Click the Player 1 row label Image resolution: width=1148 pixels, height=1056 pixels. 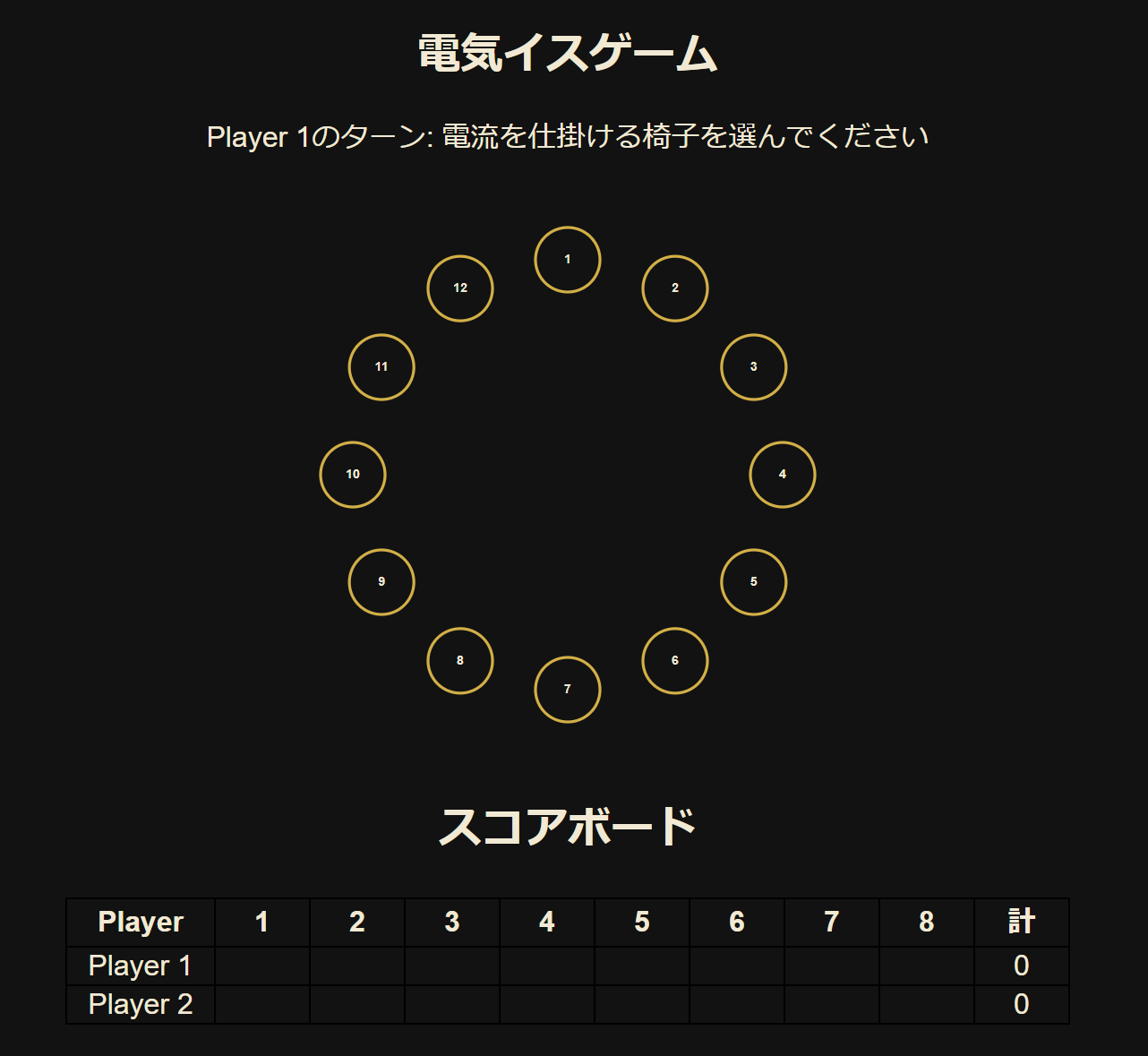pyautogui.click(x=139, y=966)
